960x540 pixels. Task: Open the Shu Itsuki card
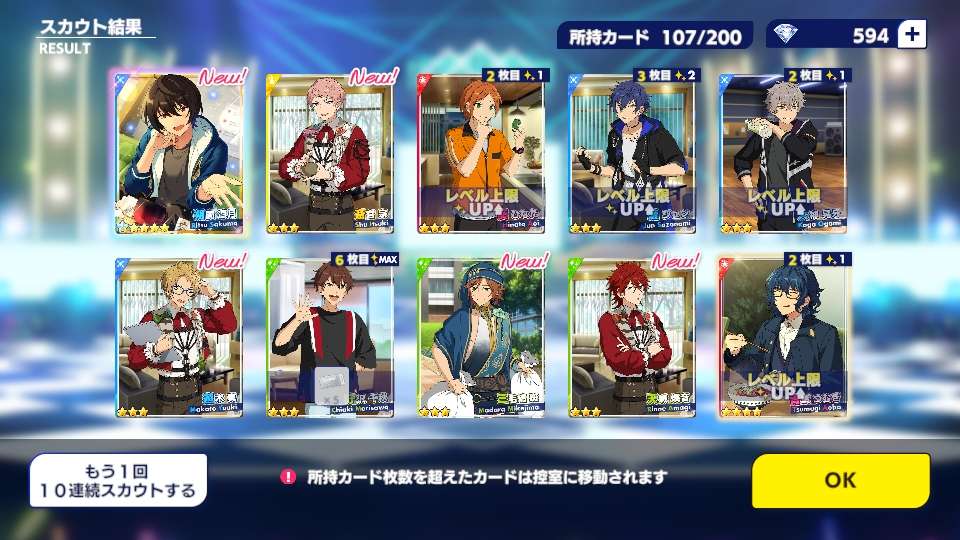point(330,153)
